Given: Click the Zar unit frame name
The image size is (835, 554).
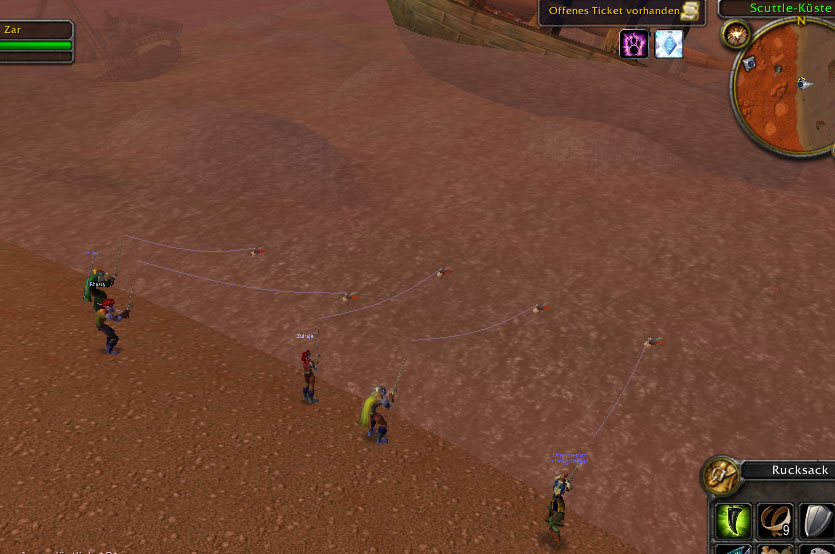Looking at the screenshot, I should click(x=13, y=30).
